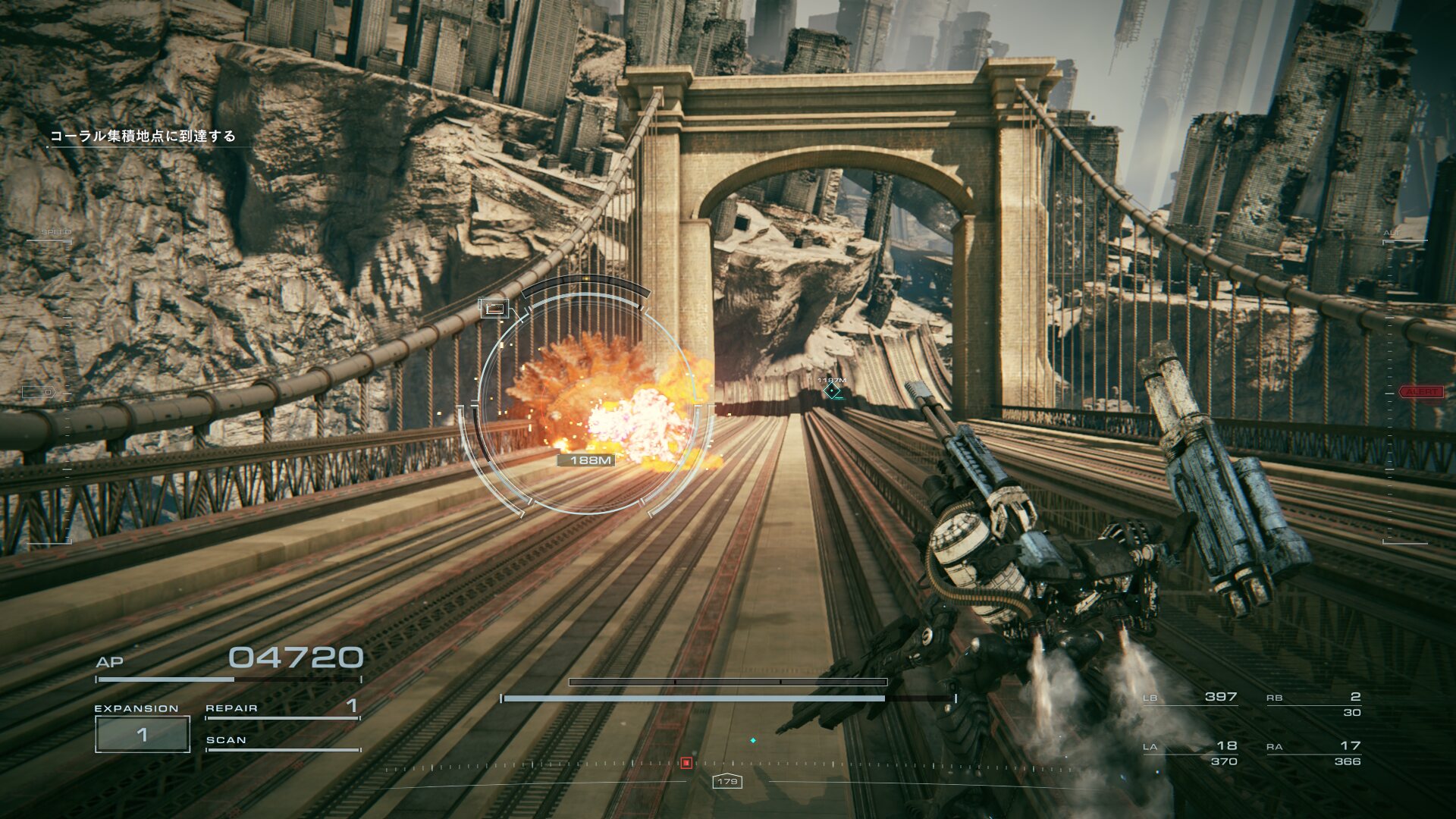Click the compass heading box showing 179
Screen dimensions: 1456x819
coord(726,781)
